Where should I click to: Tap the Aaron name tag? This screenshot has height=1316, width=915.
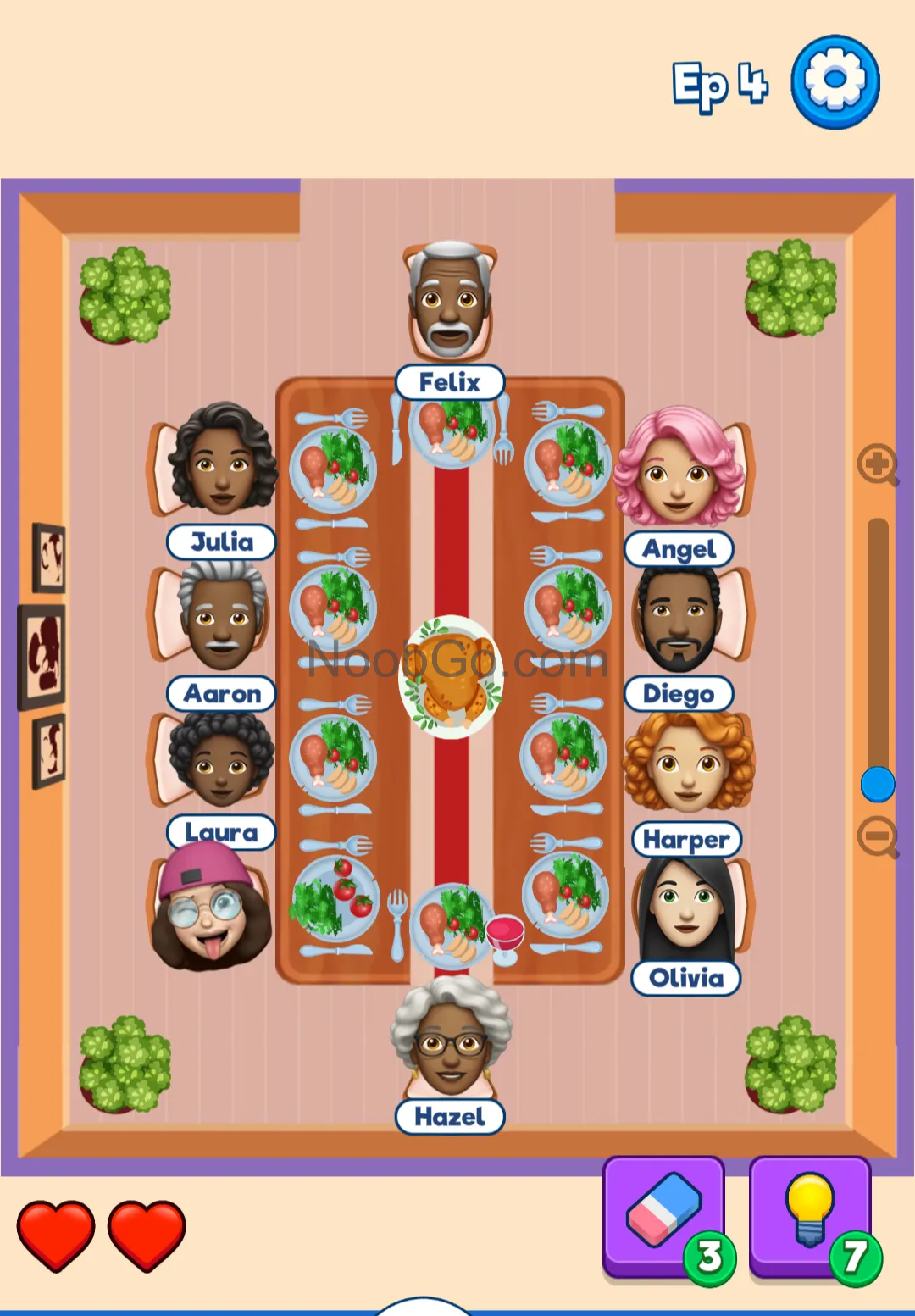coord(222,694)
